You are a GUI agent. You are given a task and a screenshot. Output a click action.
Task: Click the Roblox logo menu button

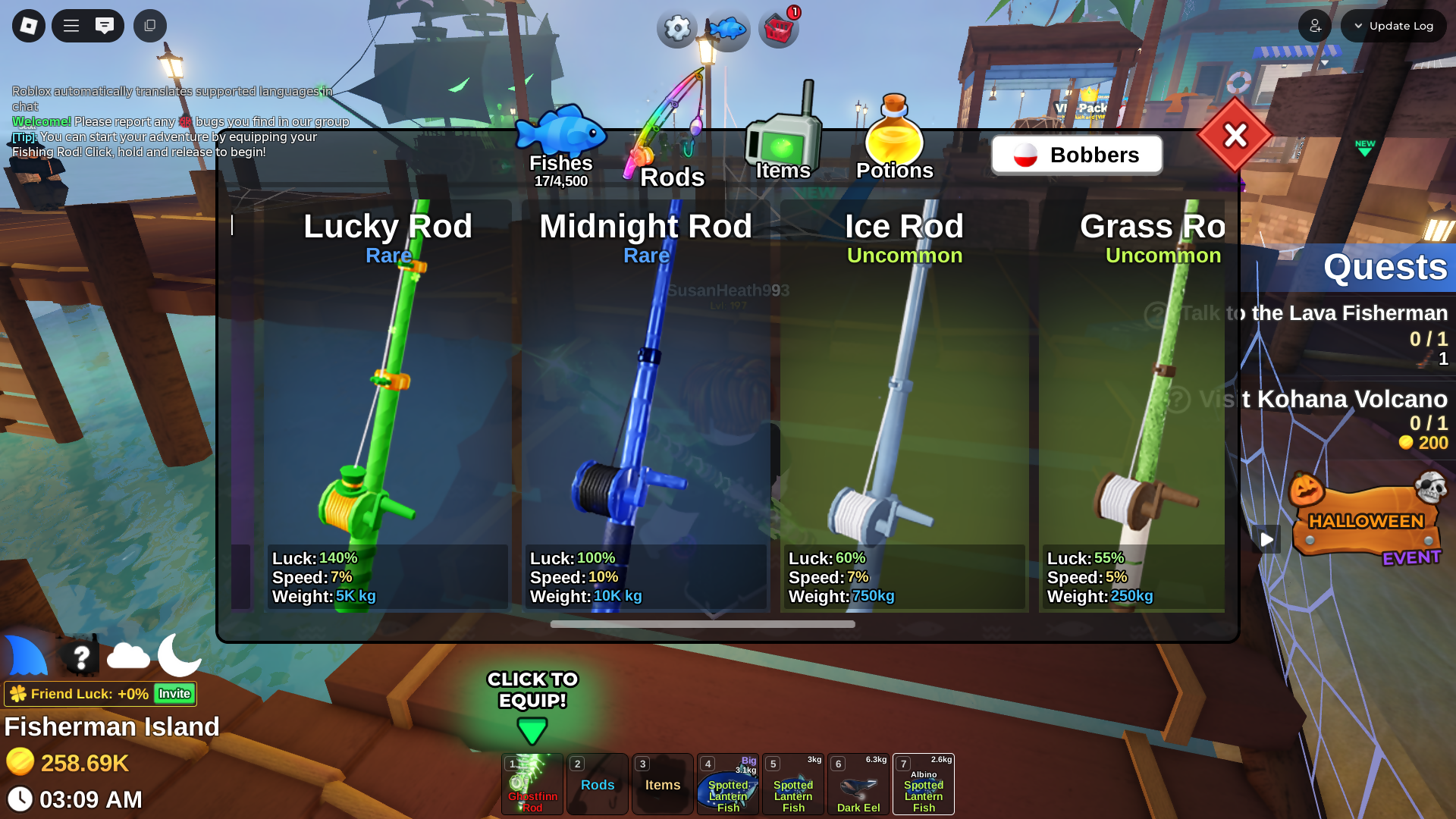tap(29, 26)
